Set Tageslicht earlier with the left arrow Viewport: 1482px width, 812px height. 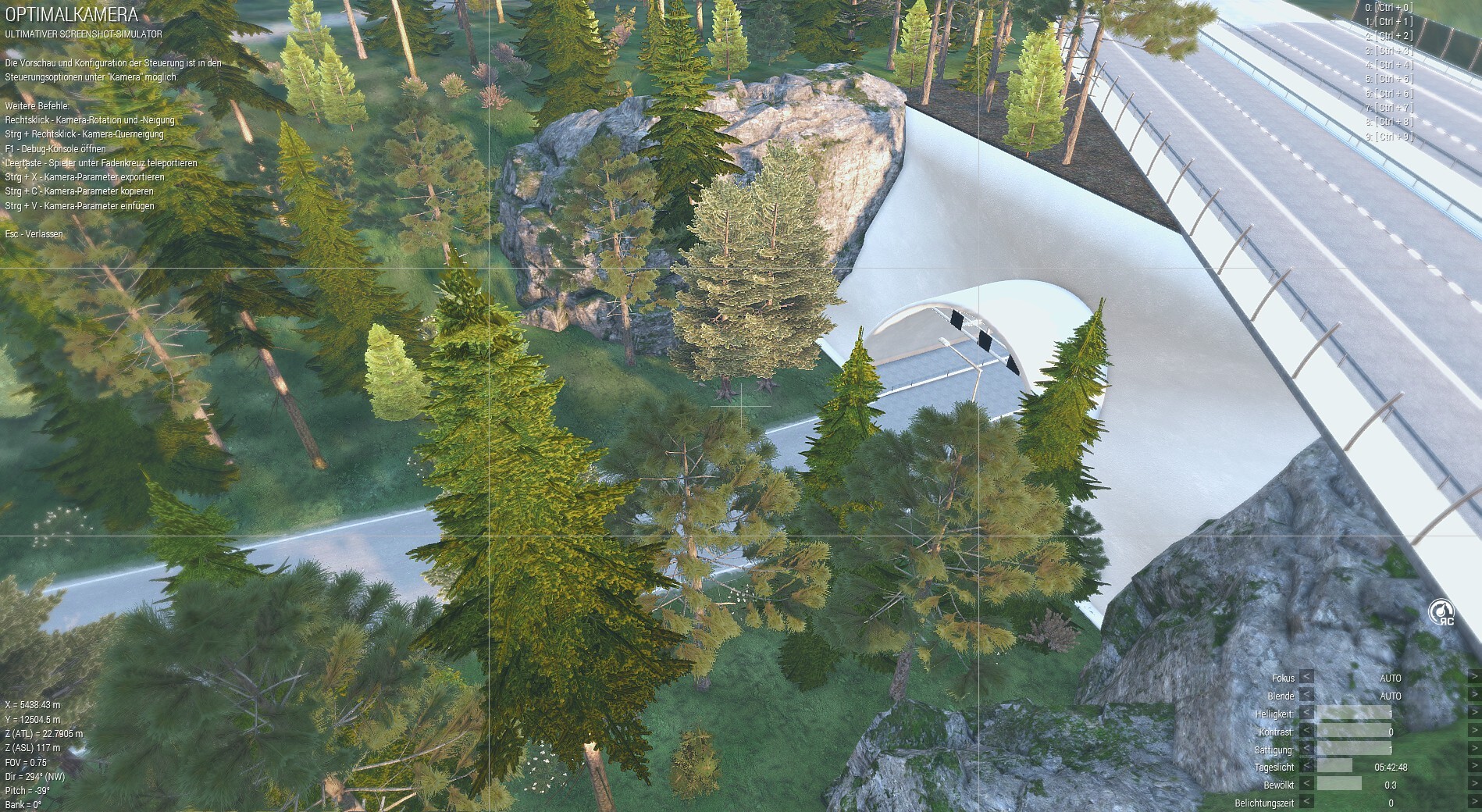pos(1306,767)
